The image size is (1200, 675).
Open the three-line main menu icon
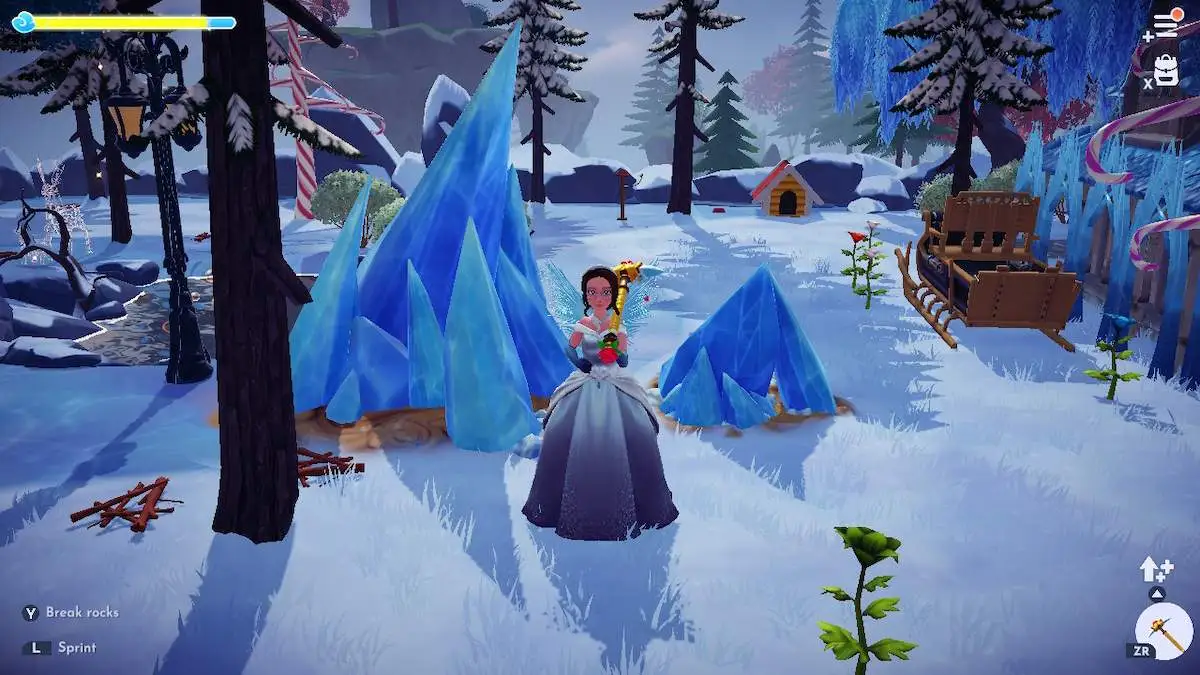tap(1166, 26)
